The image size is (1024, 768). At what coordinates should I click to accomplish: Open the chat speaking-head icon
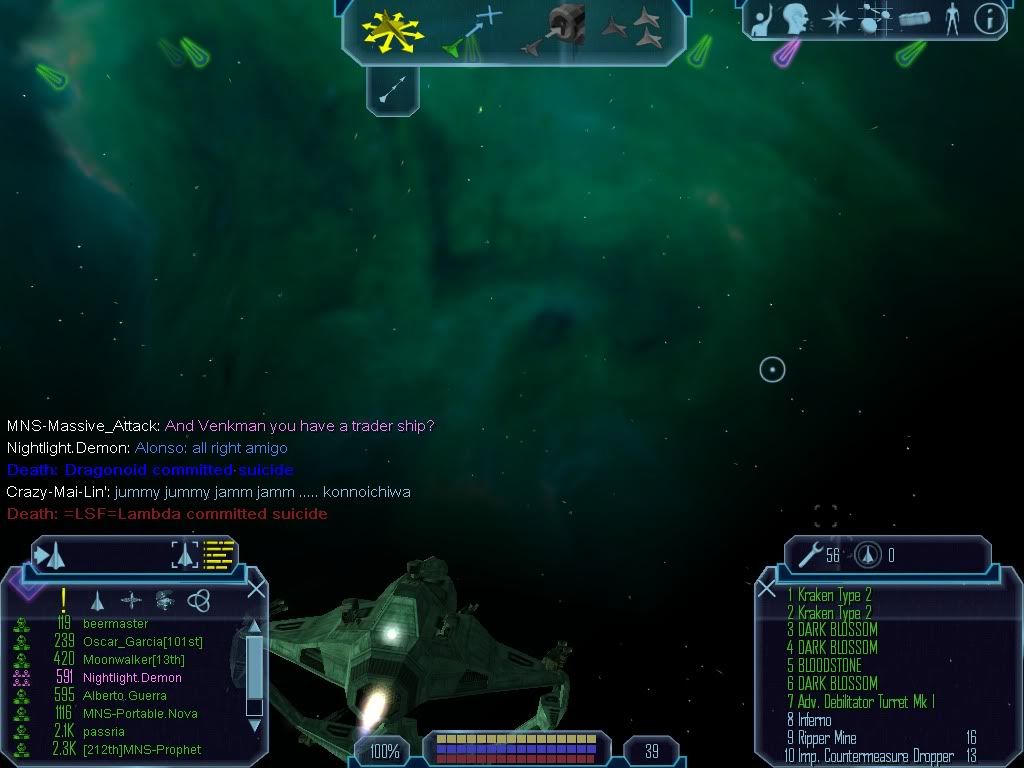pyautogui.click(x=796, y=19)
